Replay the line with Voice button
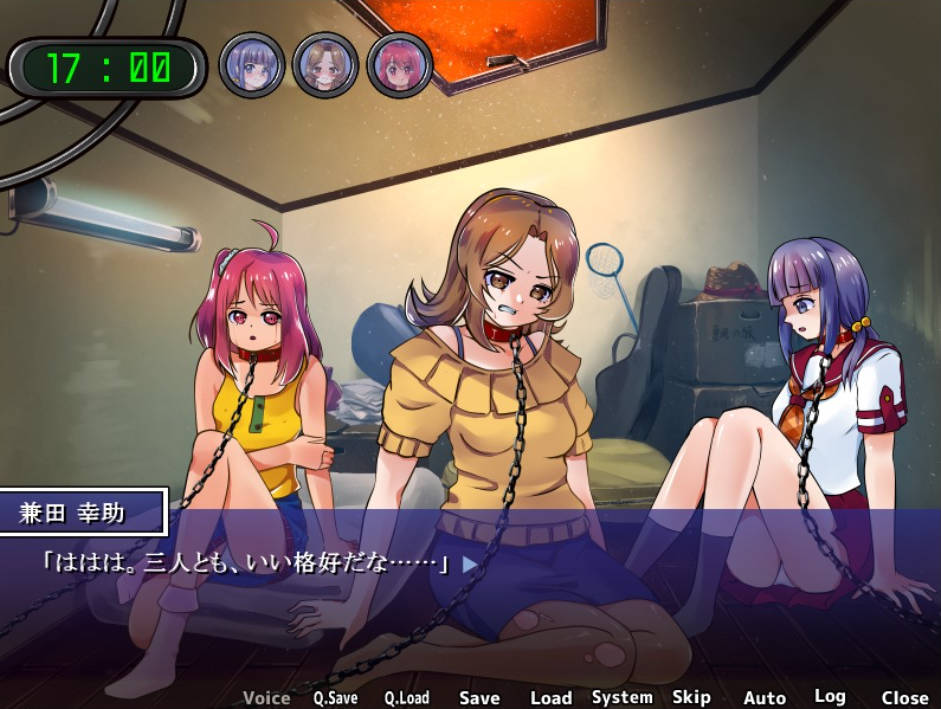This screenshot has width=941, height=709. tap(266, 698)
